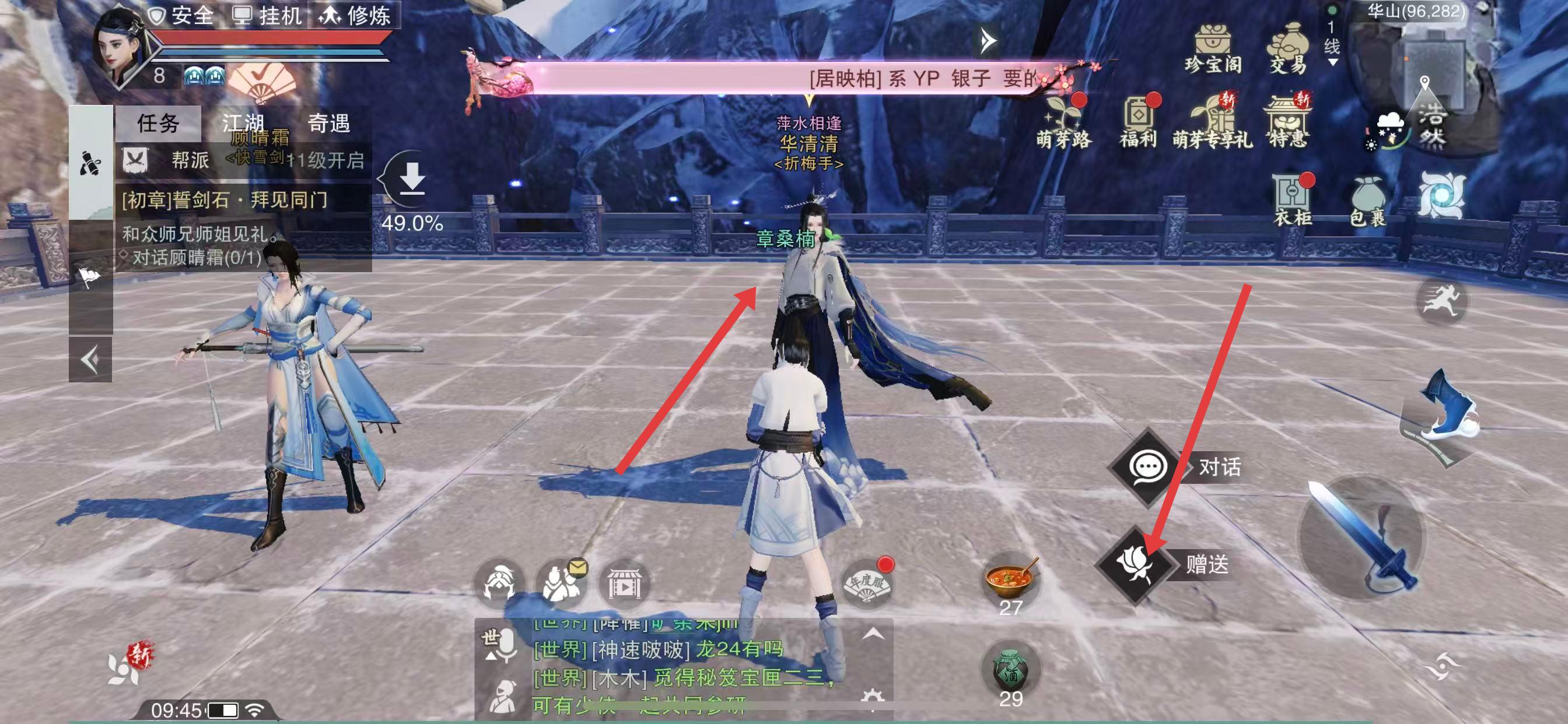Tap the 对话 talk button

click(x=1148, y=468)
